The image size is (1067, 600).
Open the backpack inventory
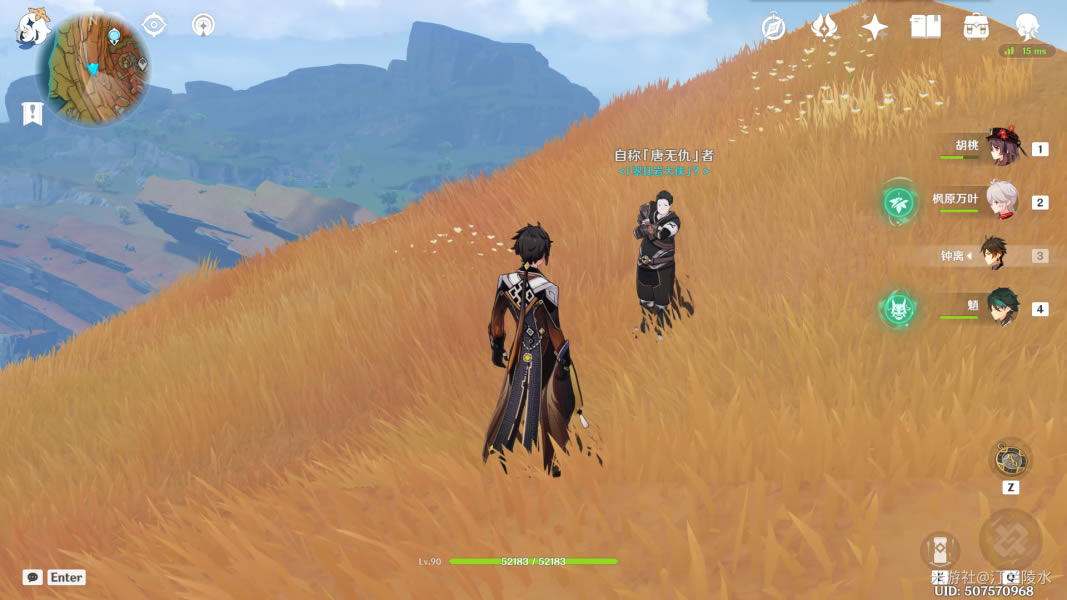click(x=976, y=27)
